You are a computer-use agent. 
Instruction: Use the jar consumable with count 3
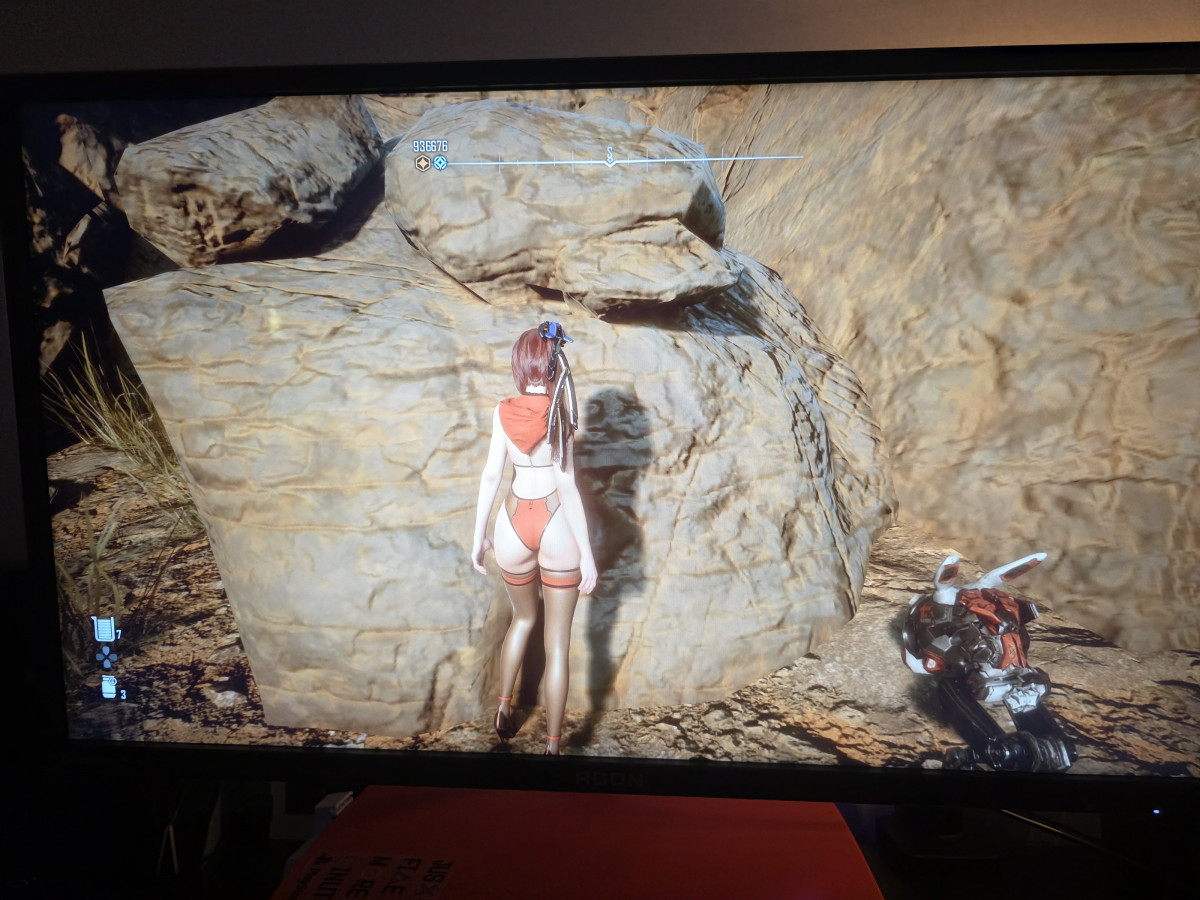coord(109,687)
